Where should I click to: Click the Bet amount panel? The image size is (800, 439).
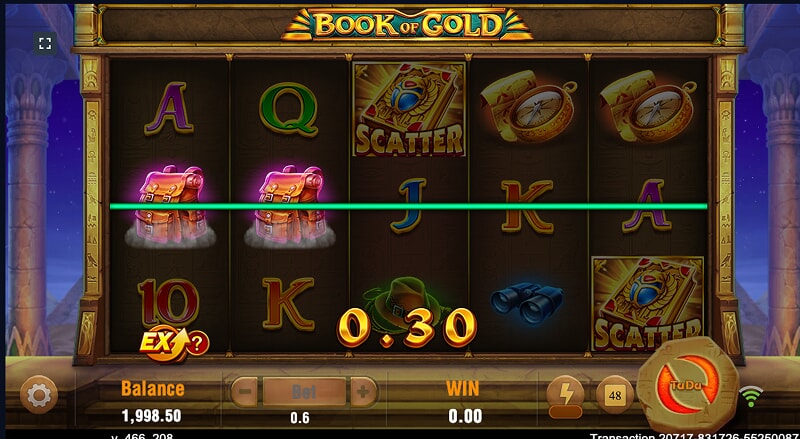(303, 390)
